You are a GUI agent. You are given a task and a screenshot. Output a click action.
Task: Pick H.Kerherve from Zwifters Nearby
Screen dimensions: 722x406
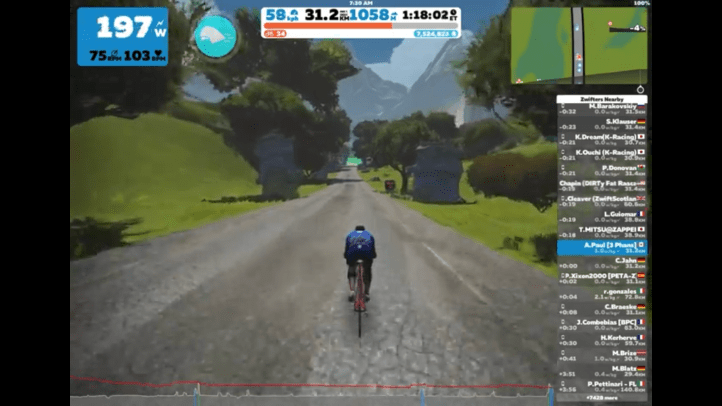[602, 339]
